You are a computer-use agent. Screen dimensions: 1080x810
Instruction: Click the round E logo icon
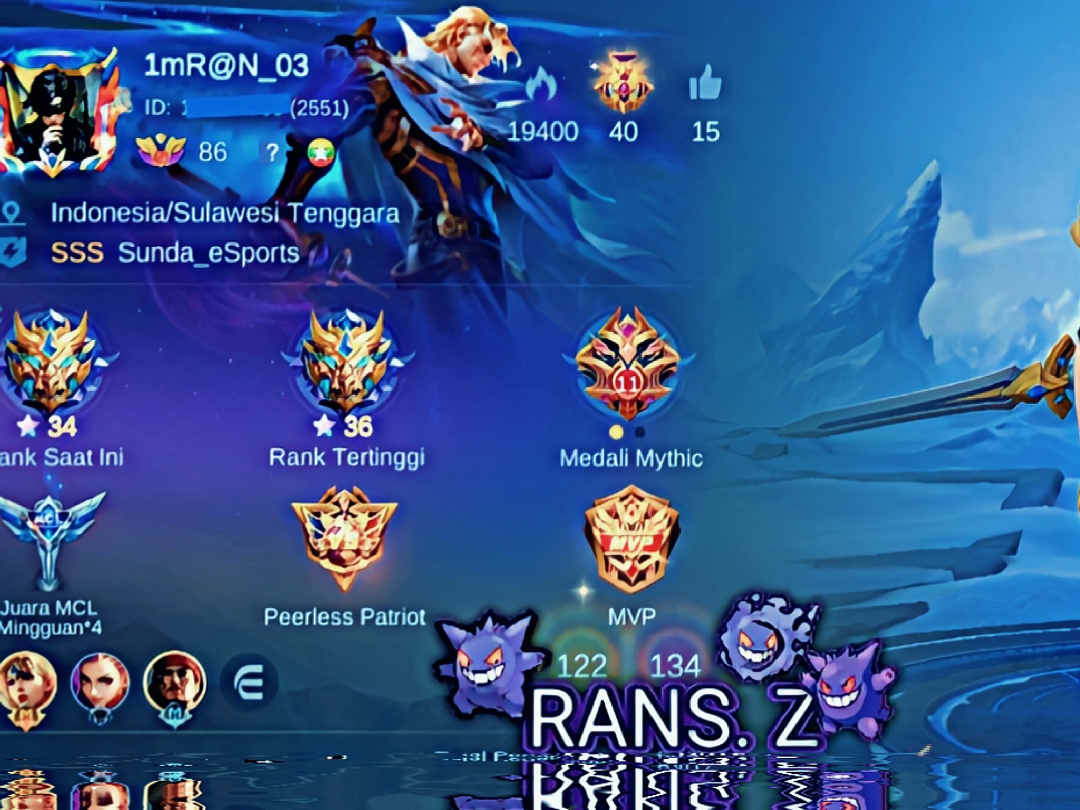(249, 682)
